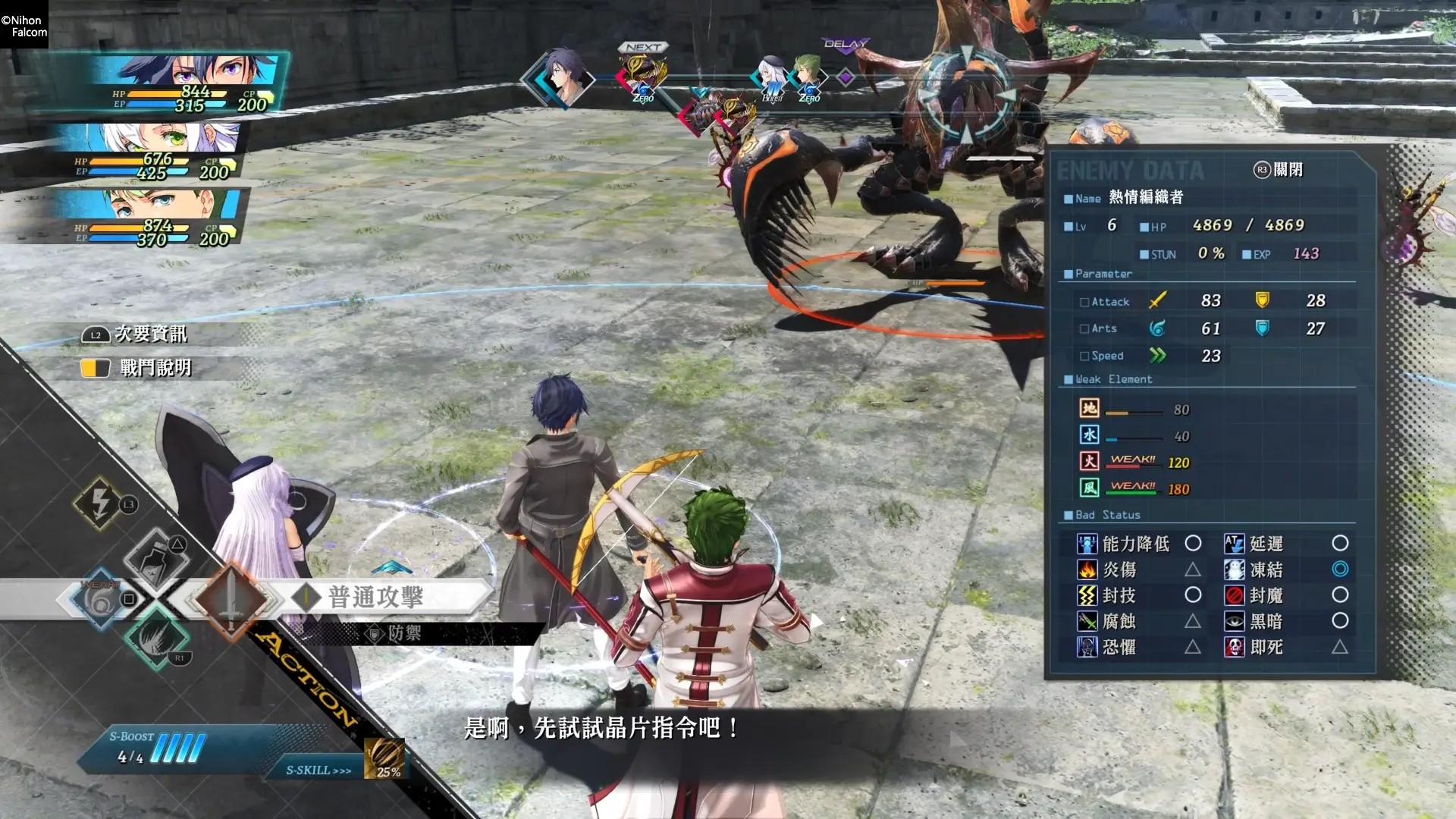The image size is (1456, 819).
Task: Select the sword attack command diamond
Action: 231,599
